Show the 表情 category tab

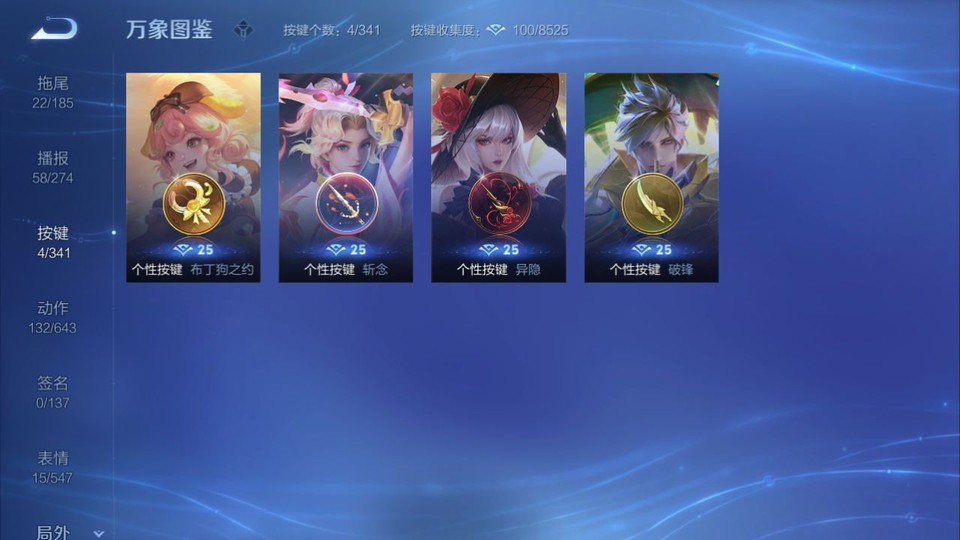tap(54, 466)
